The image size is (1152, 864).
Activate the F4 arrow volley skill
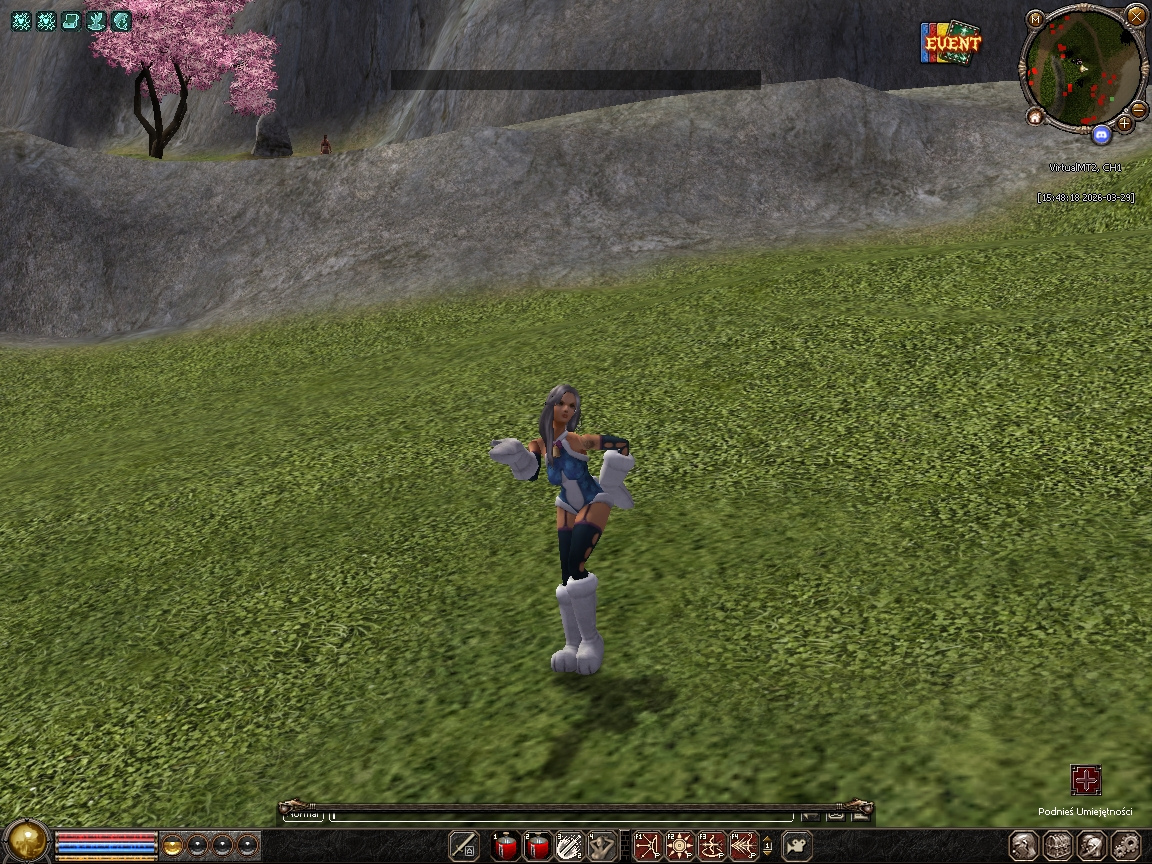744,847
